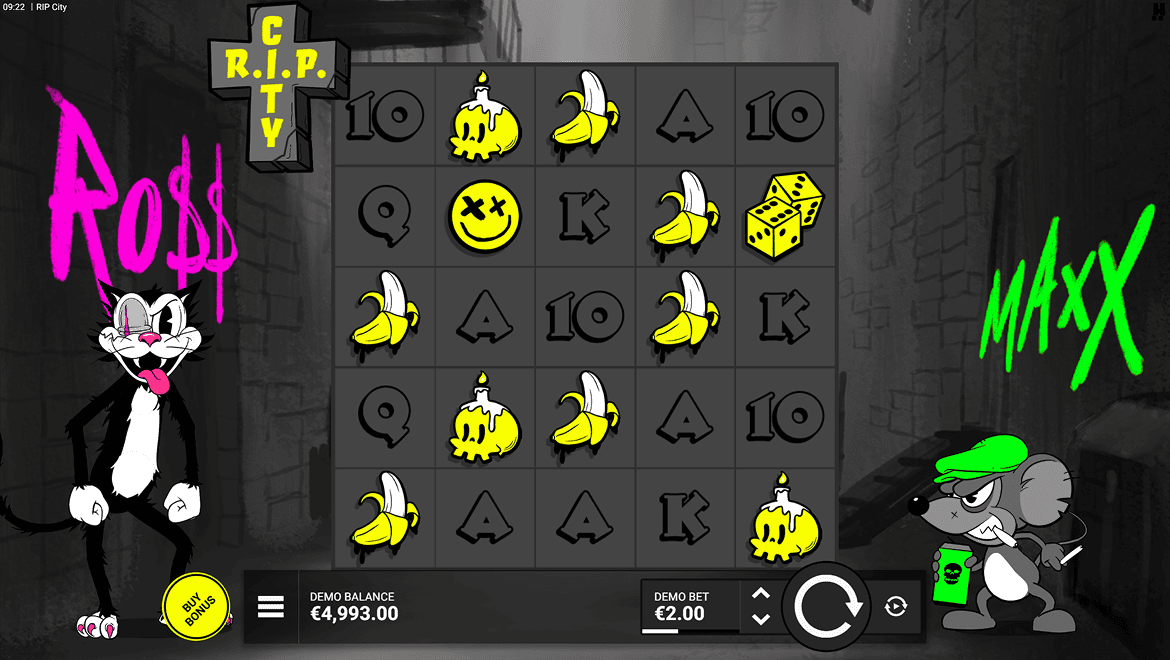Spin the reels with the circular arrow button
Screen dimensions: 1170x660
pos(828,607)
